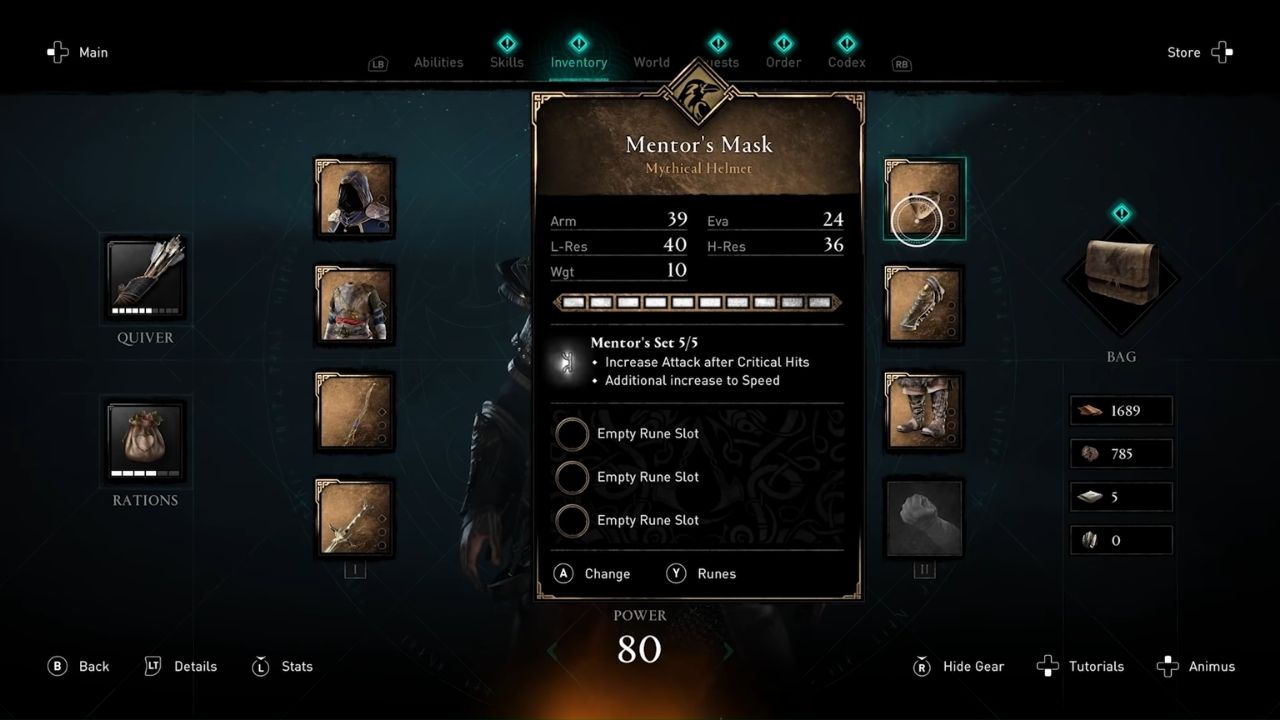This screenshot has width=1280, height=720.
Task: Select the equipped bow weapon slot
Action: pyautogui.click(x=354, y=410)
